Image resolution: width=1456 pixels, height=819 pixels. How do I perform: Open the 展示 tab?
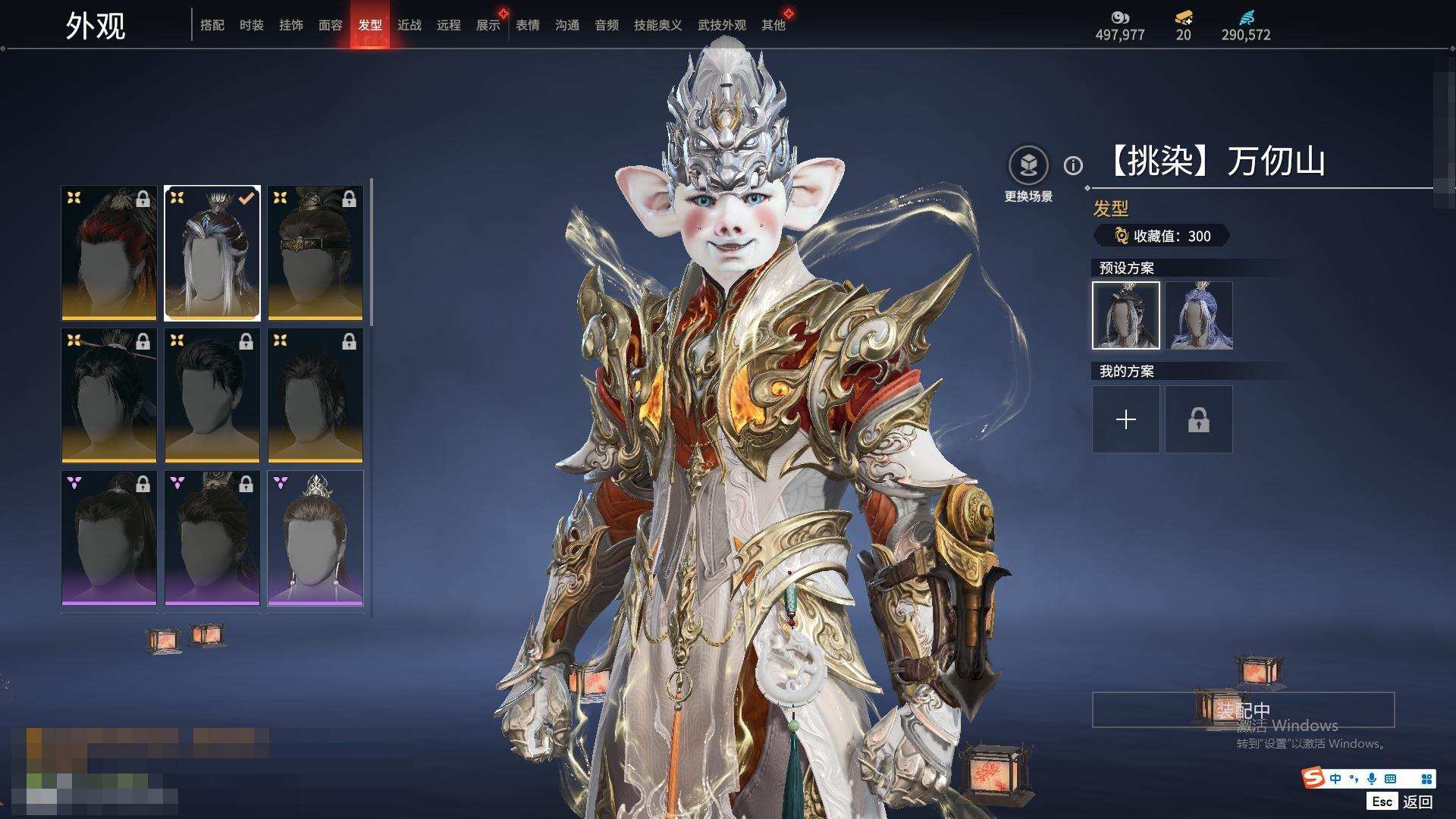click(488, 25)
